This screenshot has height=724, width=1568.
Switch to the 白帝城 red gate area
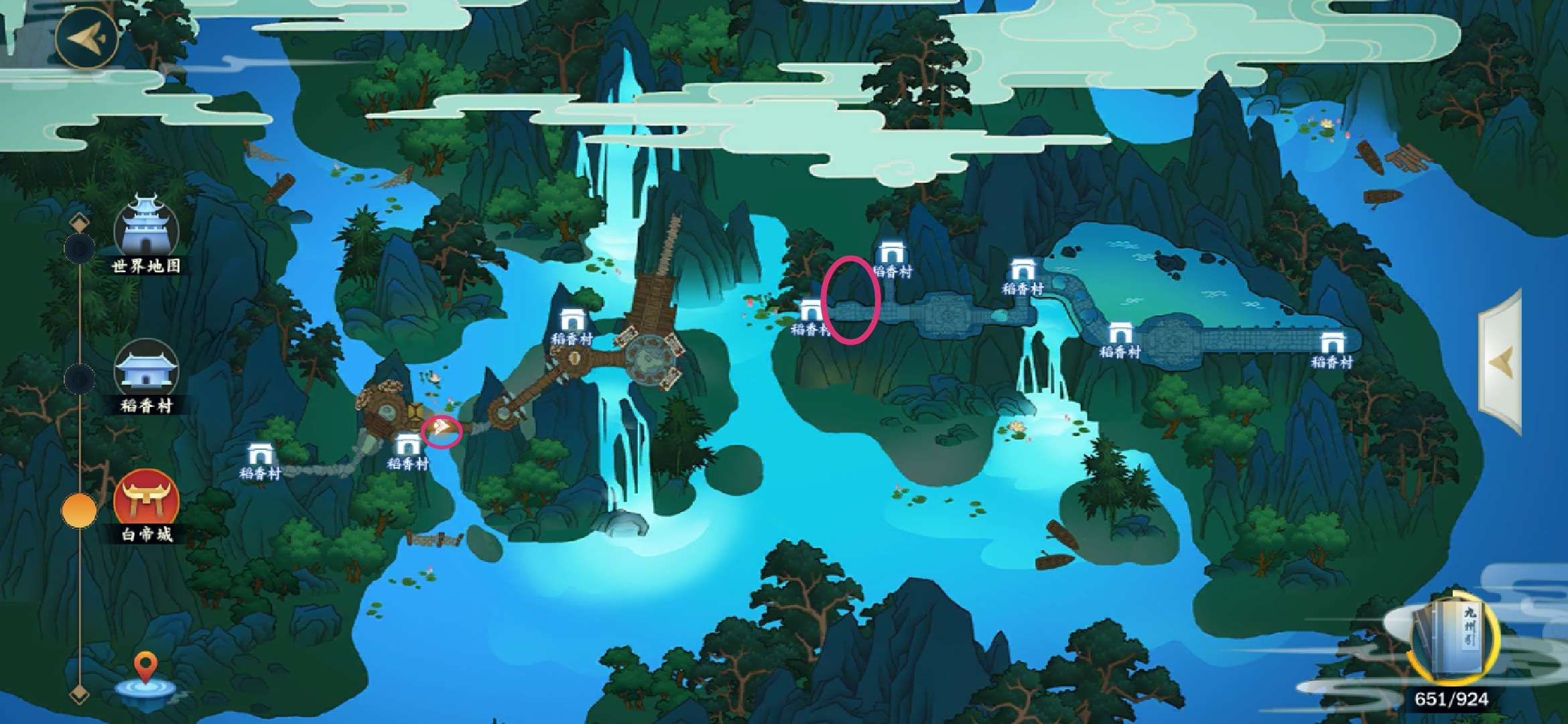(146, 503)
